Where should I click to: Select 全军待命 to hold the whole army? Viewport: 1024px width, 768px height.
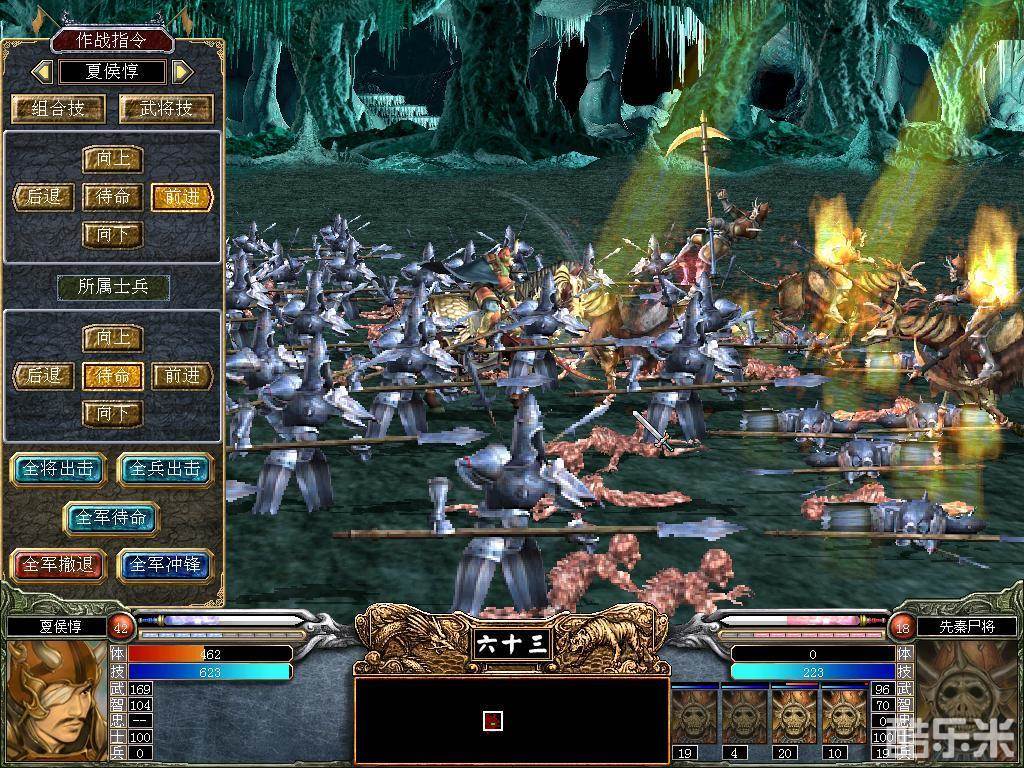click(112, 518)
